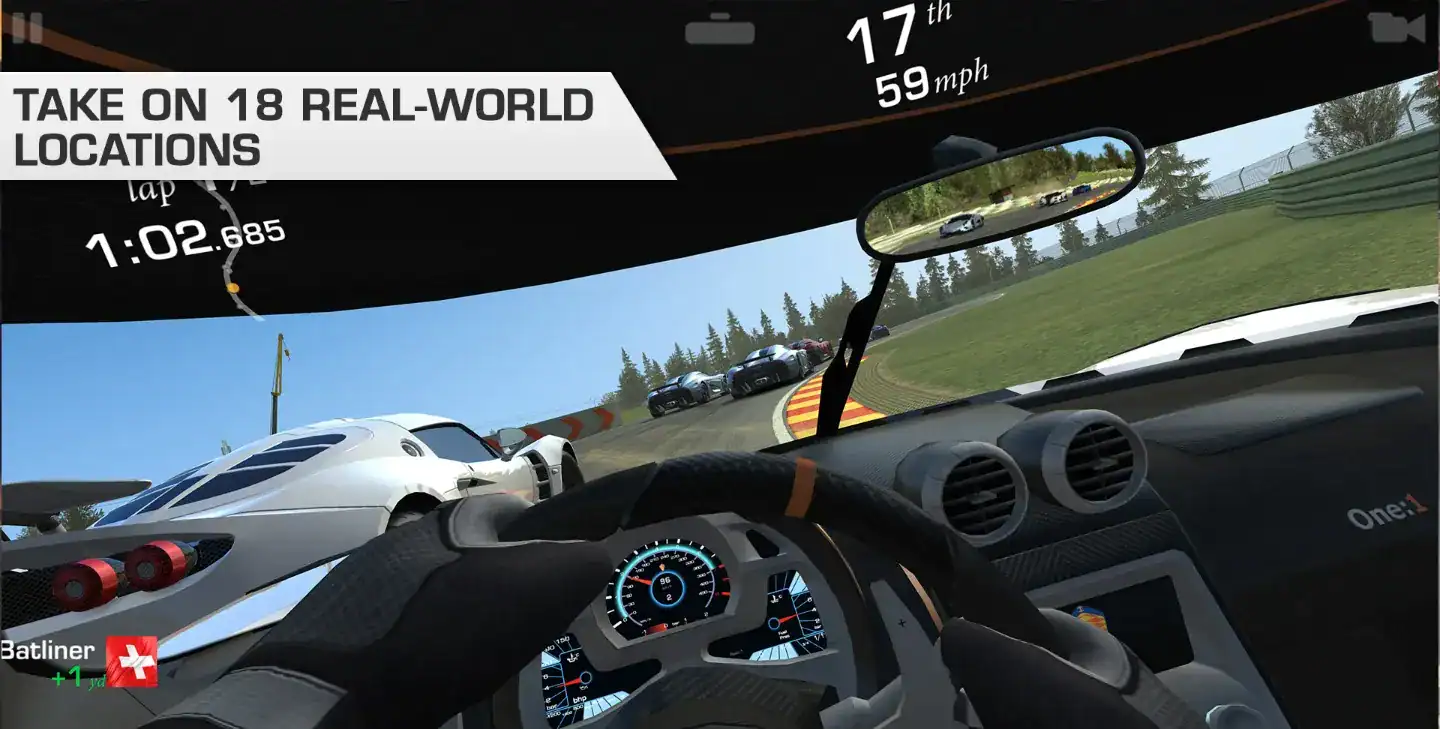
Task: Switch the camera view with the camera icon
Action: click(1396, 28)
